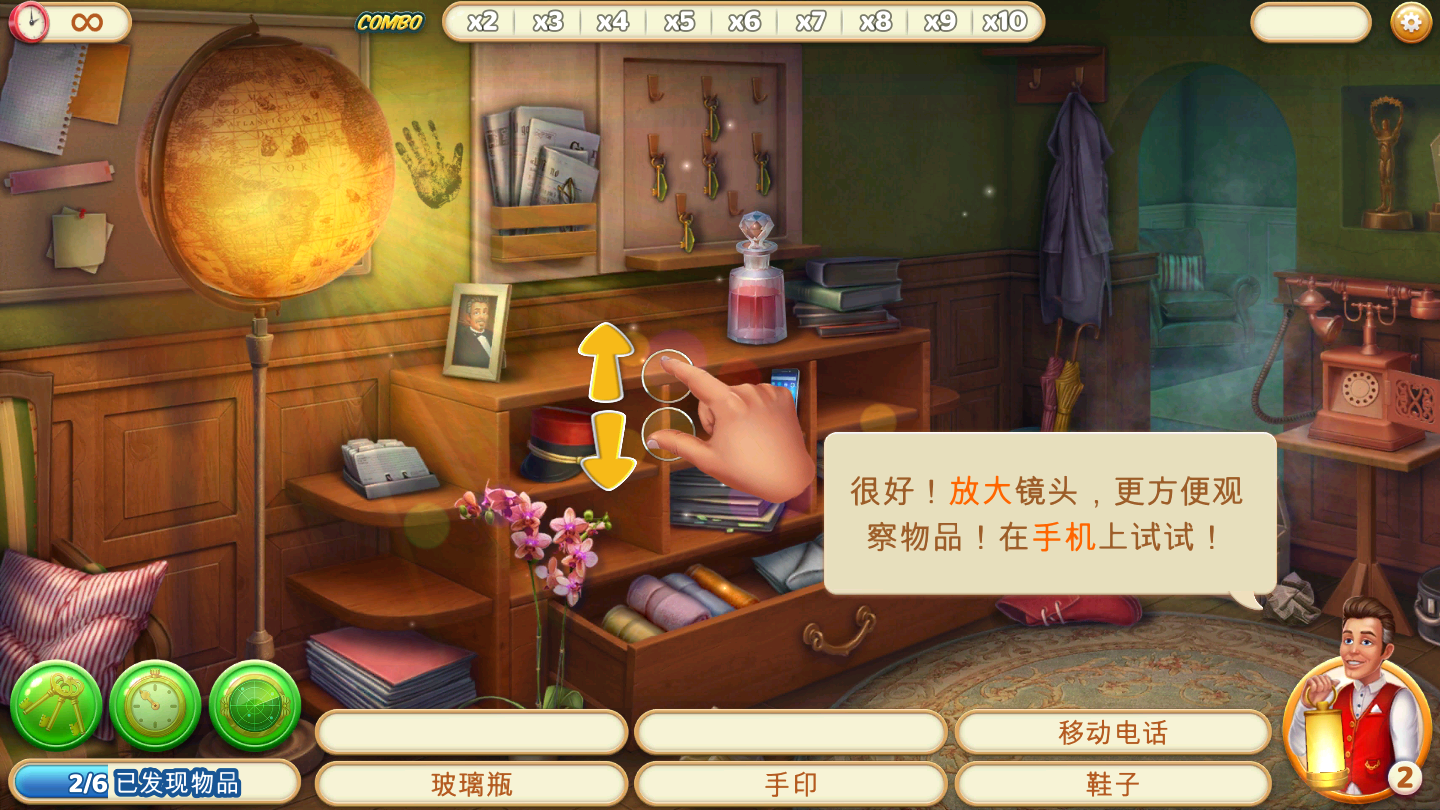Select the 移动电话 item label
The width and height of the screenshot is (1440, 810).
coord(1112,731)
